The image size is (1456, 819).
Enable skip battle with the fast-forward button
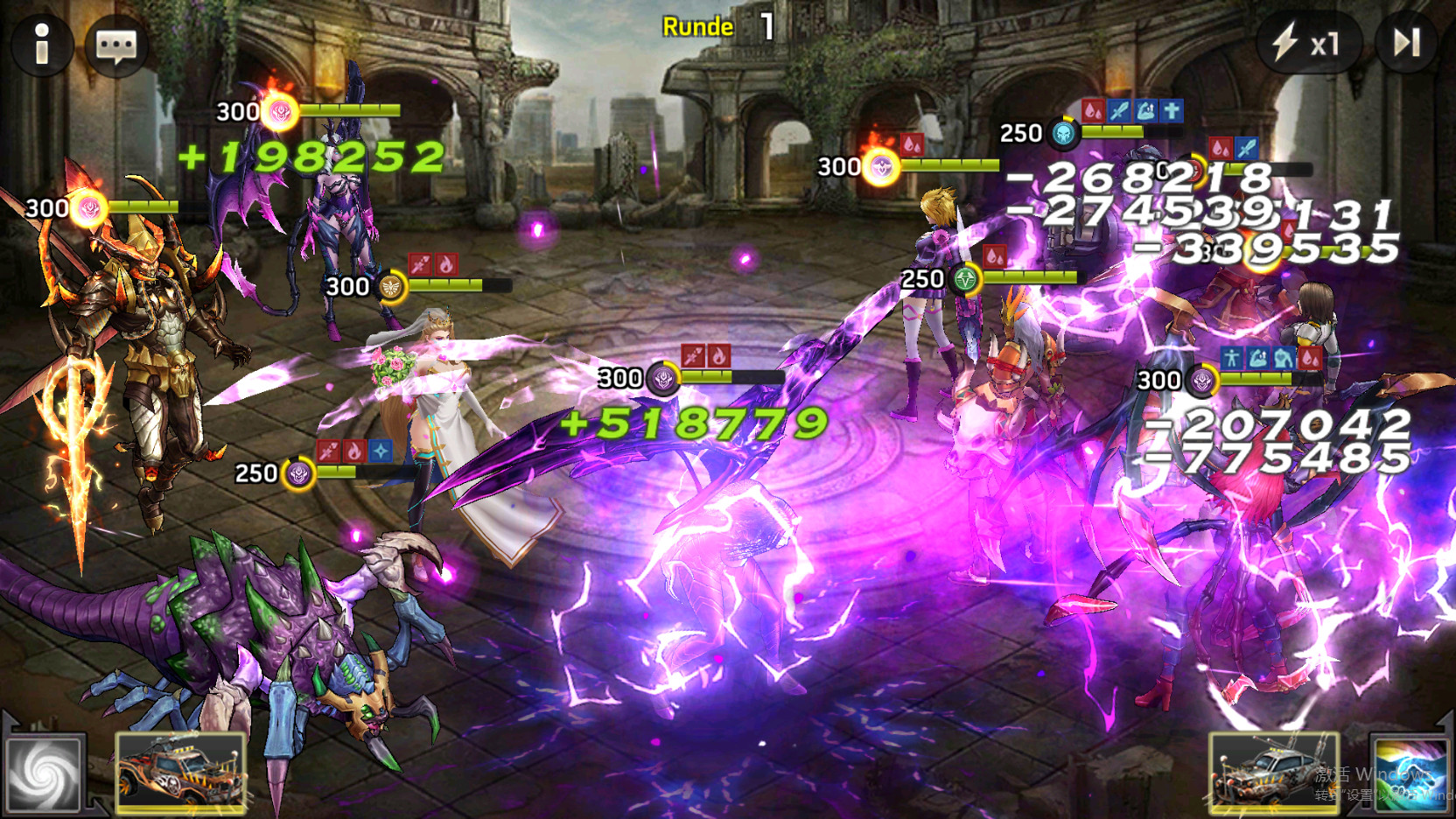[x=1405, y=40]
